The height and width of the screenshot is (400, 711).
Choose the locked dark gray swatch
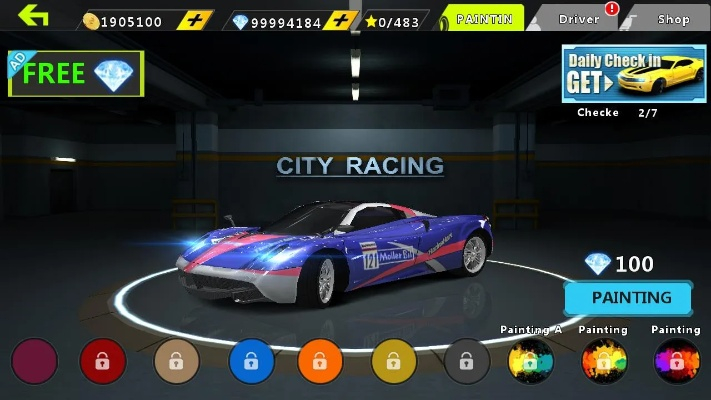pyautogui.click(x=466, y=361)
